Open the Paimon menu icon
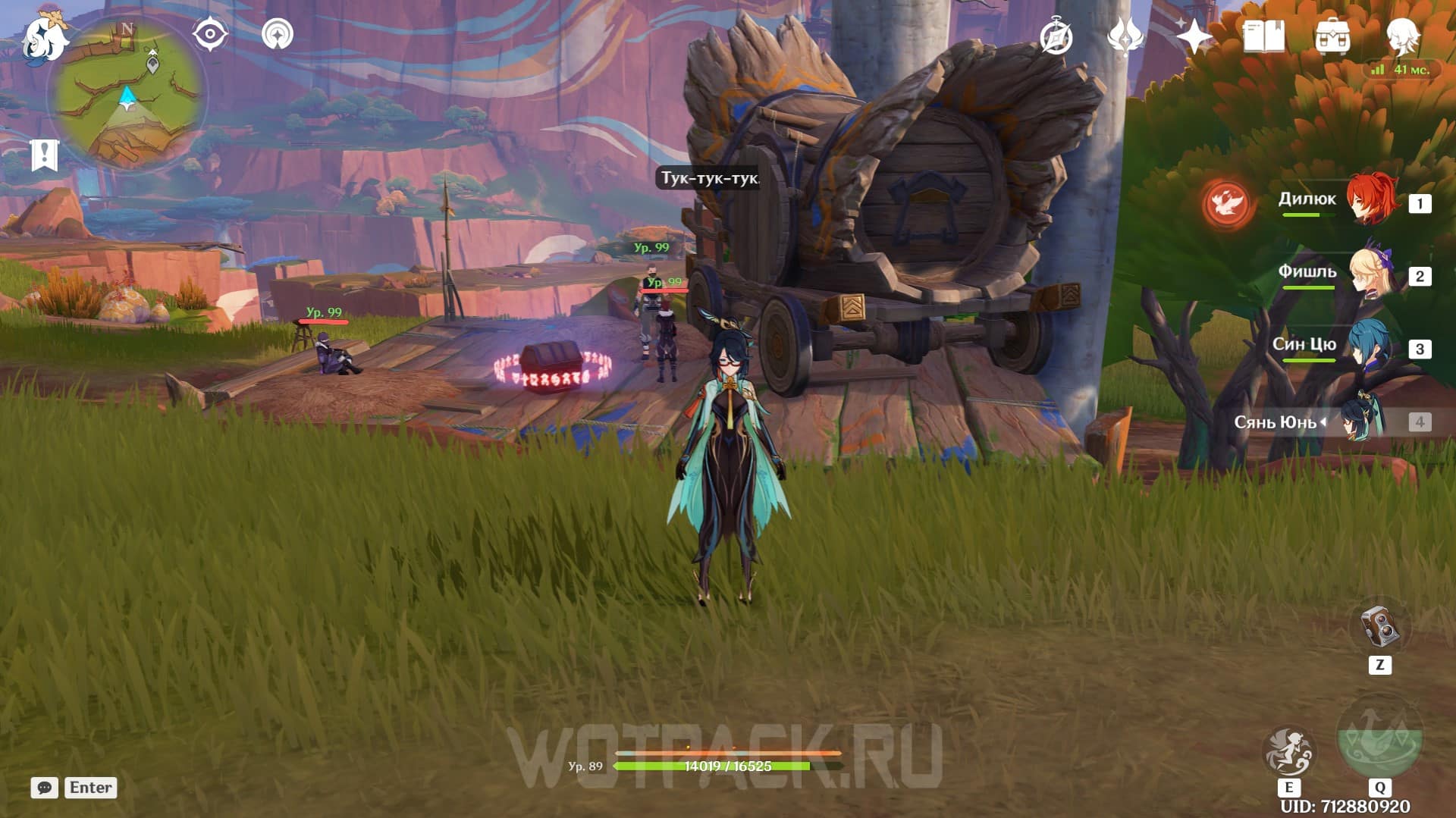The image size is (1456, 818). tap(44, 38)
